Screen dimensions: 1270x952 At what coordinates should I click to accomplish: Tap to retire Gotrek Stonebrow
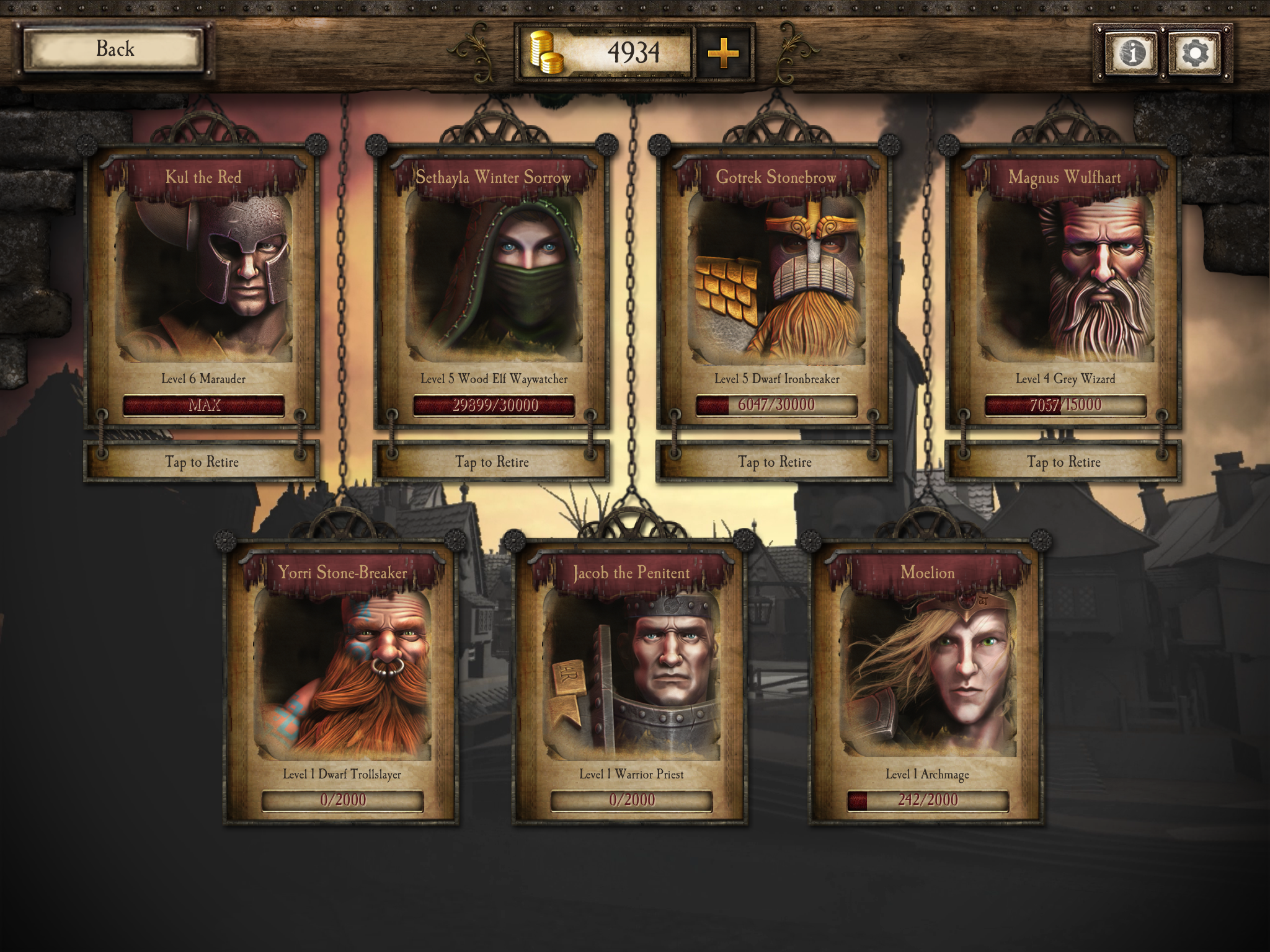tap(775, 462)
